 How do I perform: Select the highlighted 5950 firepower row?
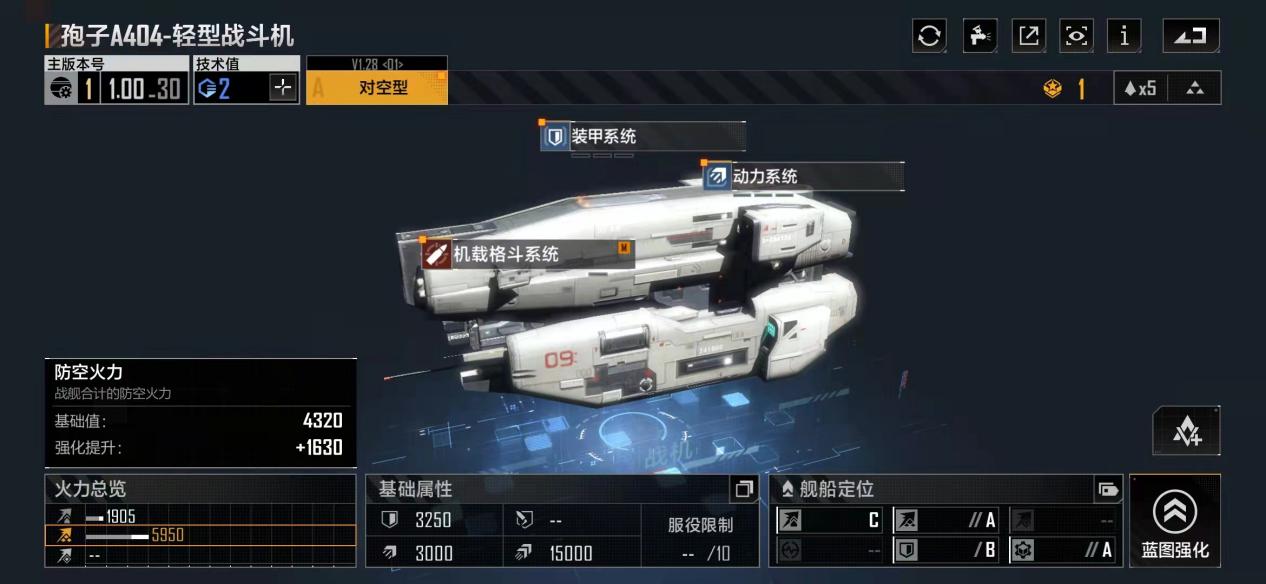200,535
